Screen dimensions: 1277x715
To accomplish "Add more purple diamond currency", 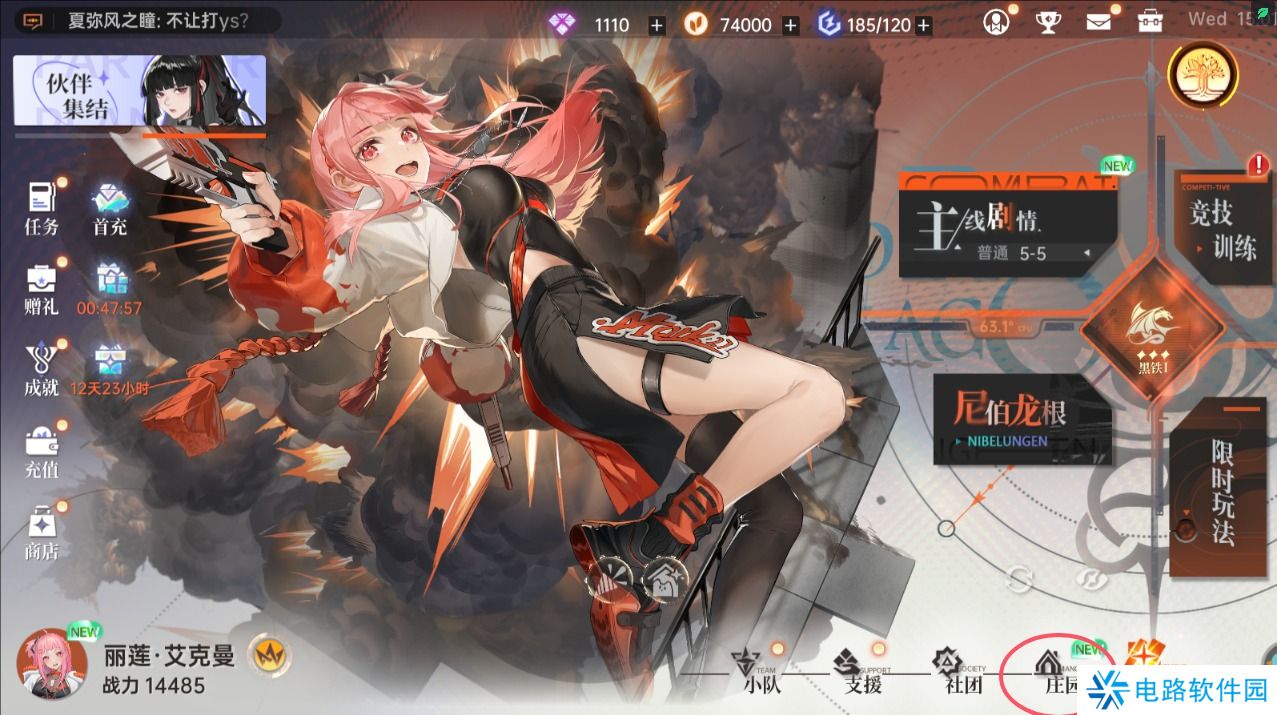I will 656,26.
